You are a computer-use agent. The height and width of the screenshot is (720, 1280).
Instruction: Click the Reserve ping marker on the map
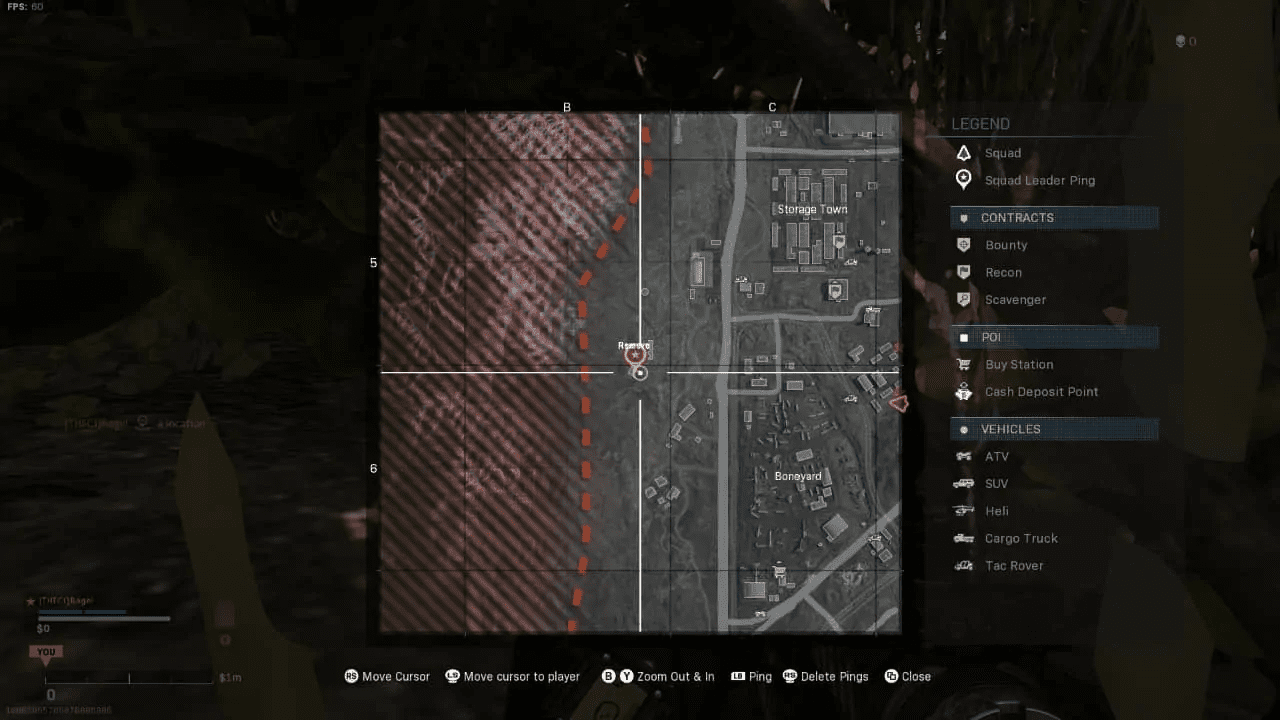[x=634, y=352]
